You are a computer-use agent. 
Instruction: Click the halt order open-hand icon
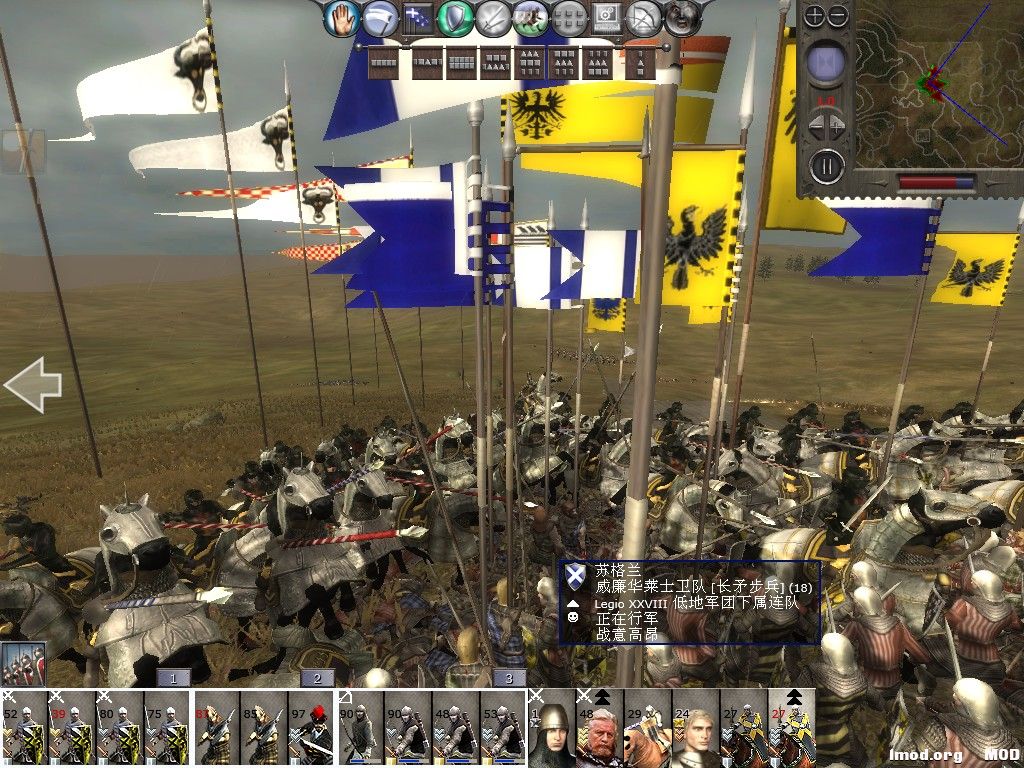coord(341,17)
